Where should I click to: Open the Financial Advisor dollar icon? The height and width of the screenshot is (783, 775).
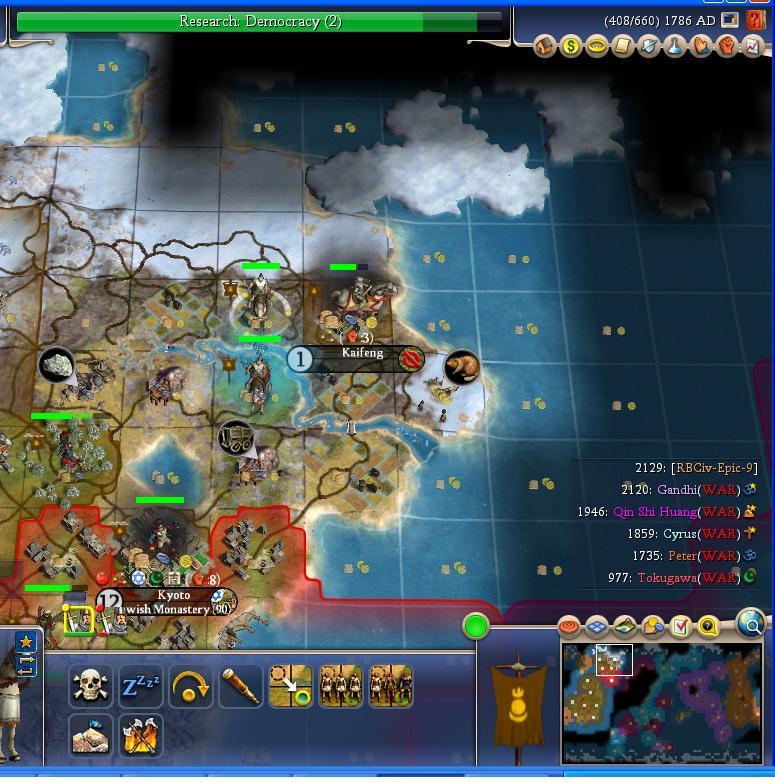571,46
